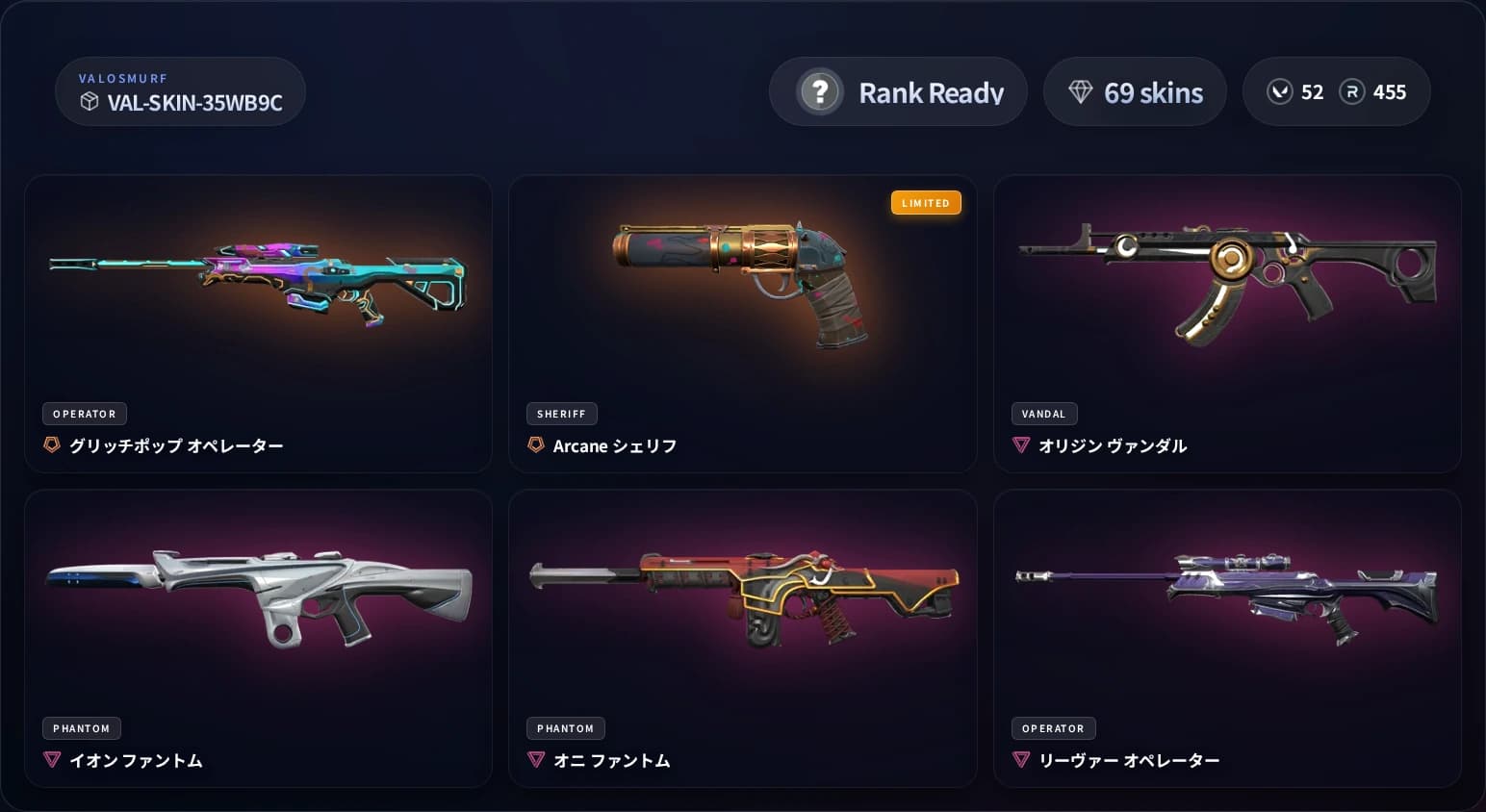This screenshot has width=1486, height=812.
Task: Click the pink rarity icon beside イオン ファントム
Action: coord(51,760)
